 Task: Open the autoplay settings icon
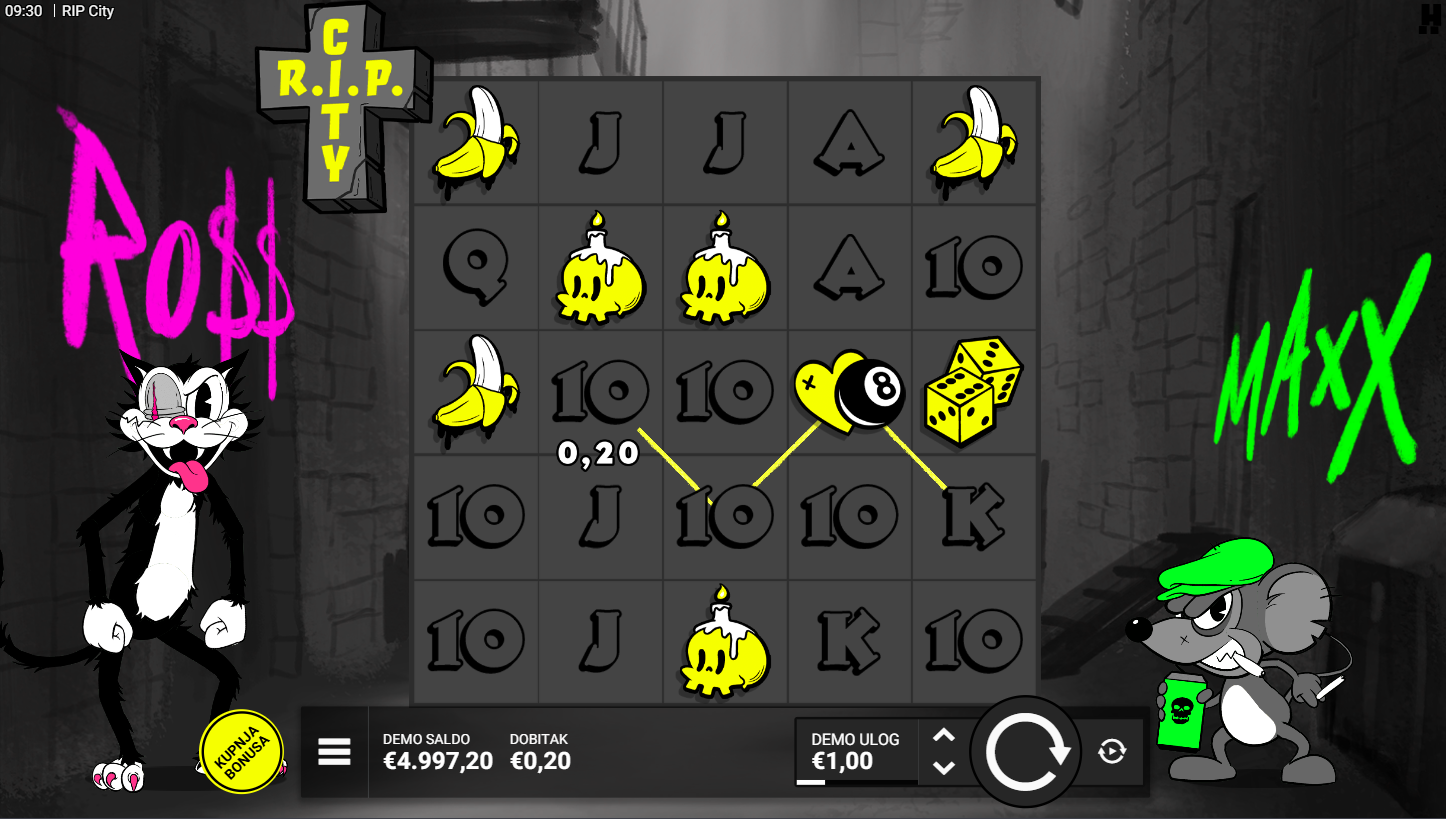[1111, 751]
